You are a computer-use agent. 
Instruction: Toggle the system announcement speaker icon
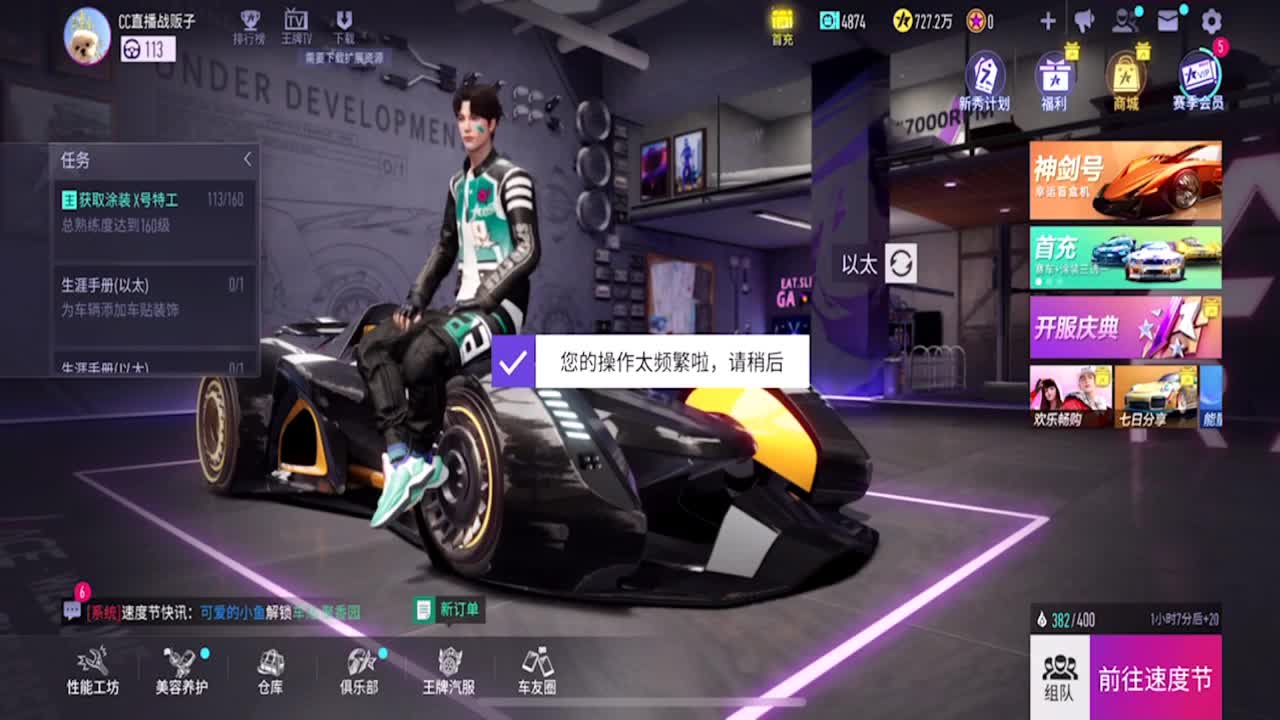coord(1086,20)
